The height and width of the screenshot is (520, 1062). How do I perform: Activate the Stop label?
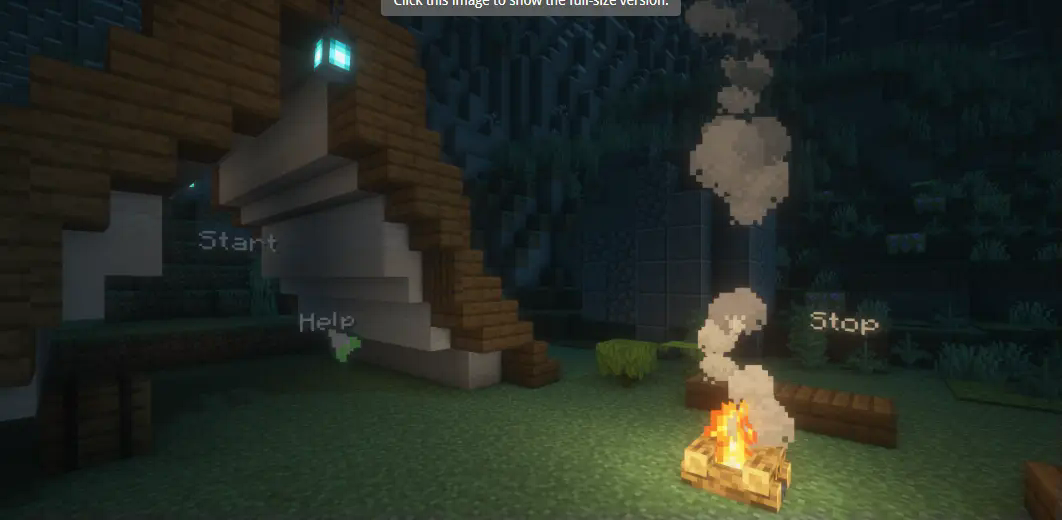[x=844, y=322]
